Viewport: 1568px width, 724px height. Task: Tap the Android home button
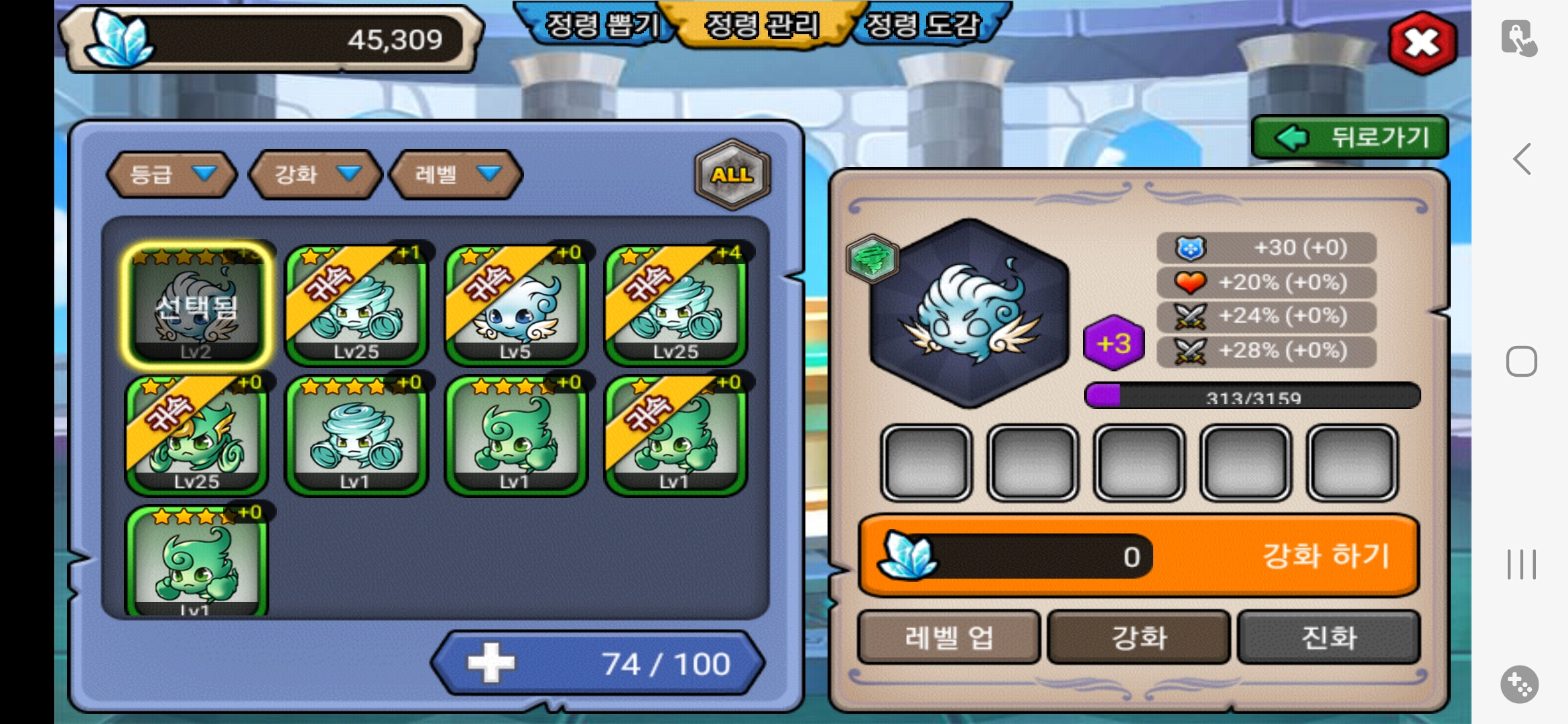pyautogui.click(x=1521, y=362)
